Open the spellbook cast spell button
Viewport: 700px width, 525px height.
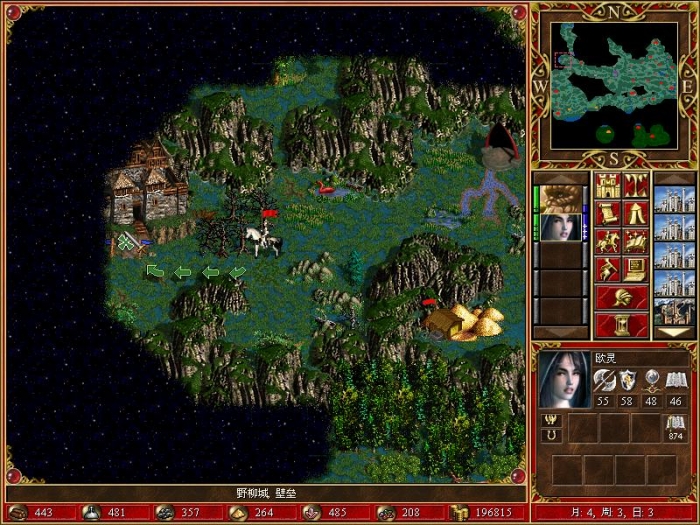pos(636,241)
